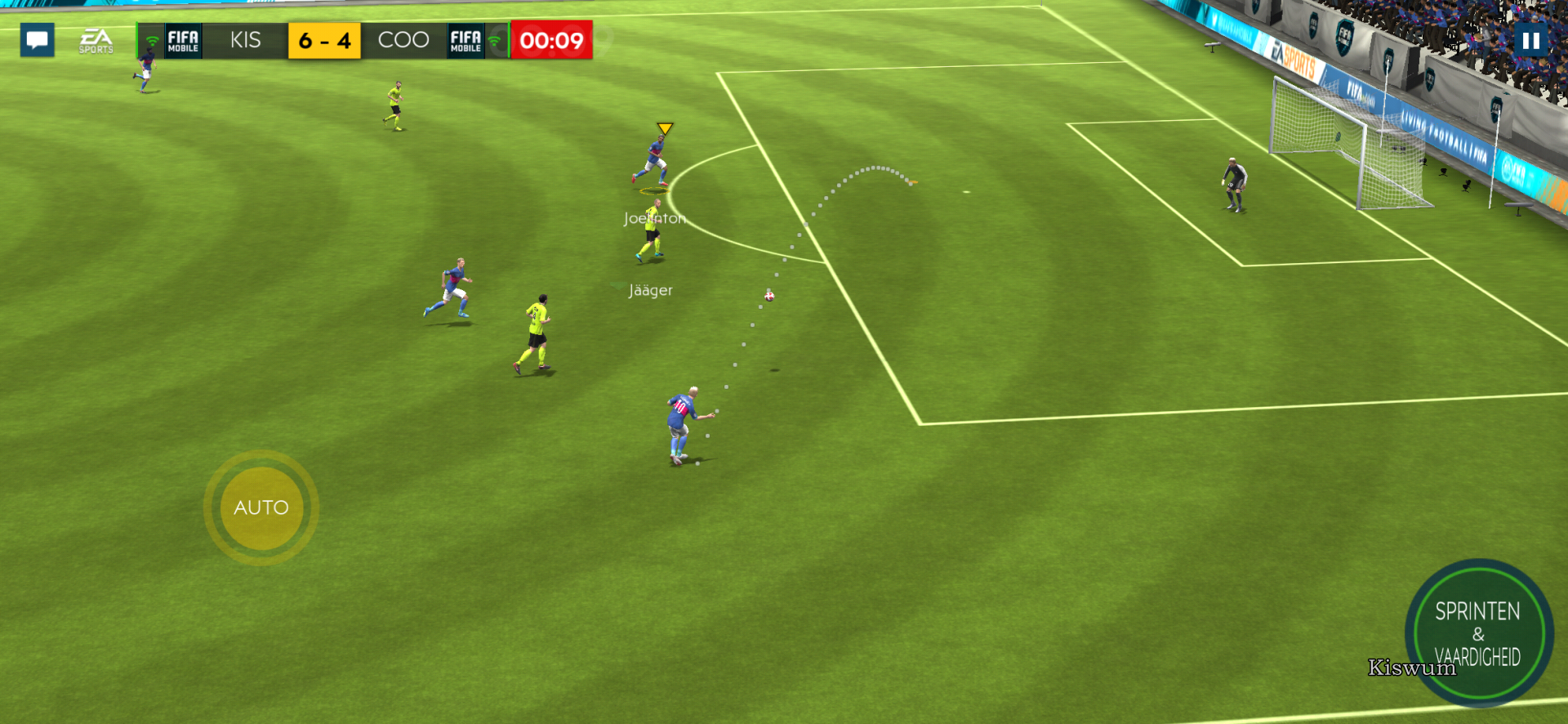Activate Sprinten & Vaardigheid button

[x=1478, y=632]
